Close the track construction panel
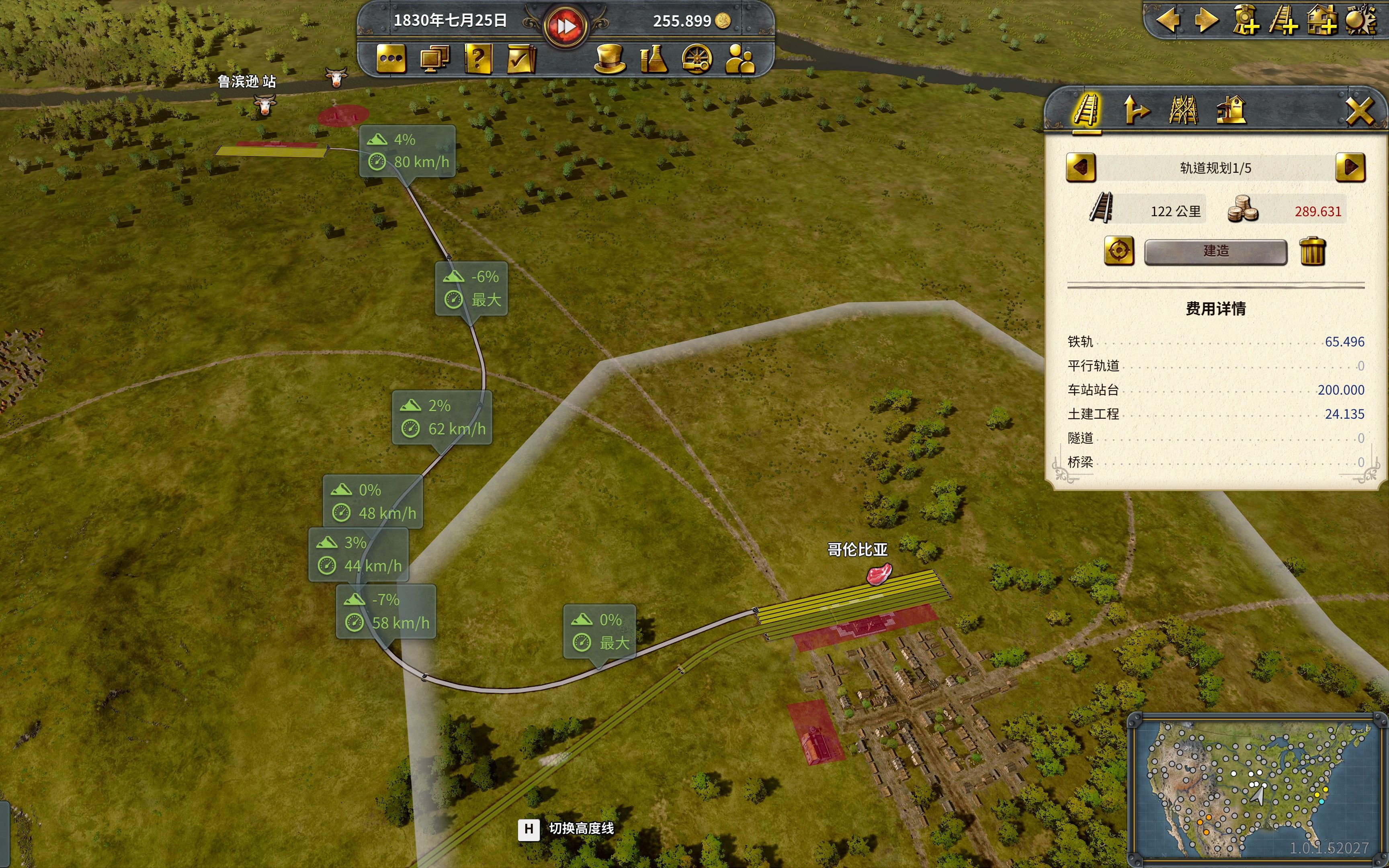This screenshot has width=1389, height=868. point(1360,111)
